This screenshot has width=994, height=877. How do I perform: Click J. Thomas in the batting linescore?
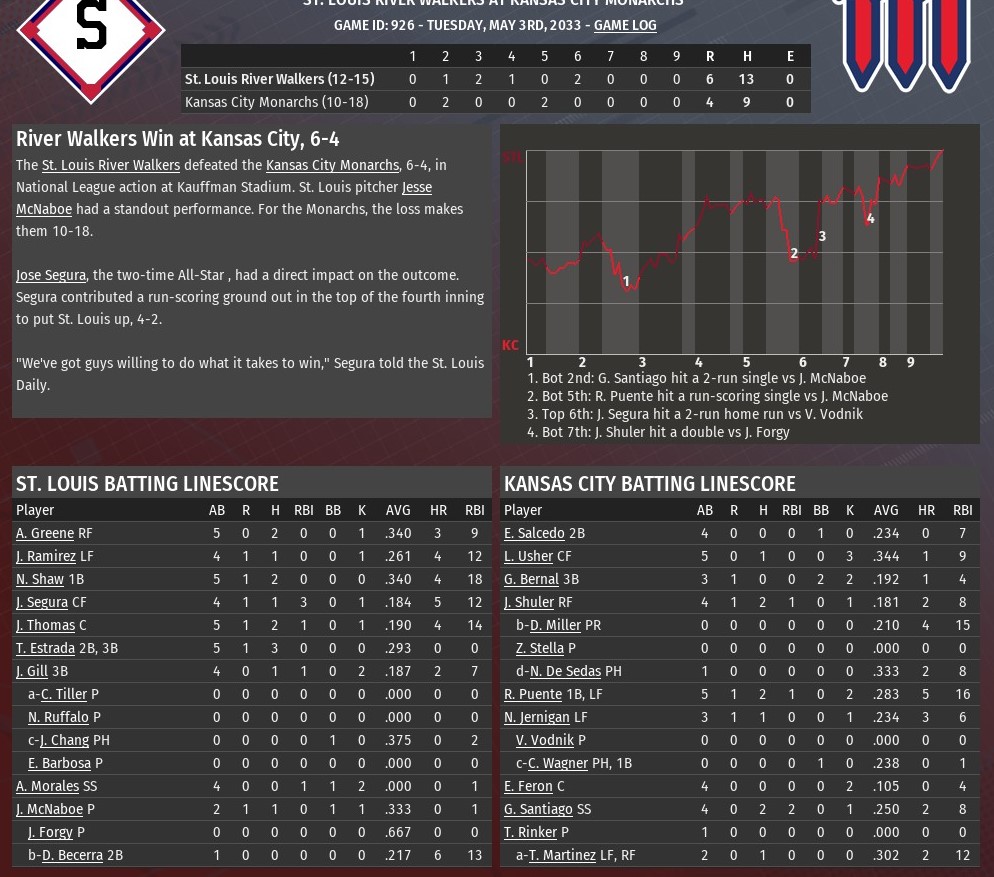[45, 626]
